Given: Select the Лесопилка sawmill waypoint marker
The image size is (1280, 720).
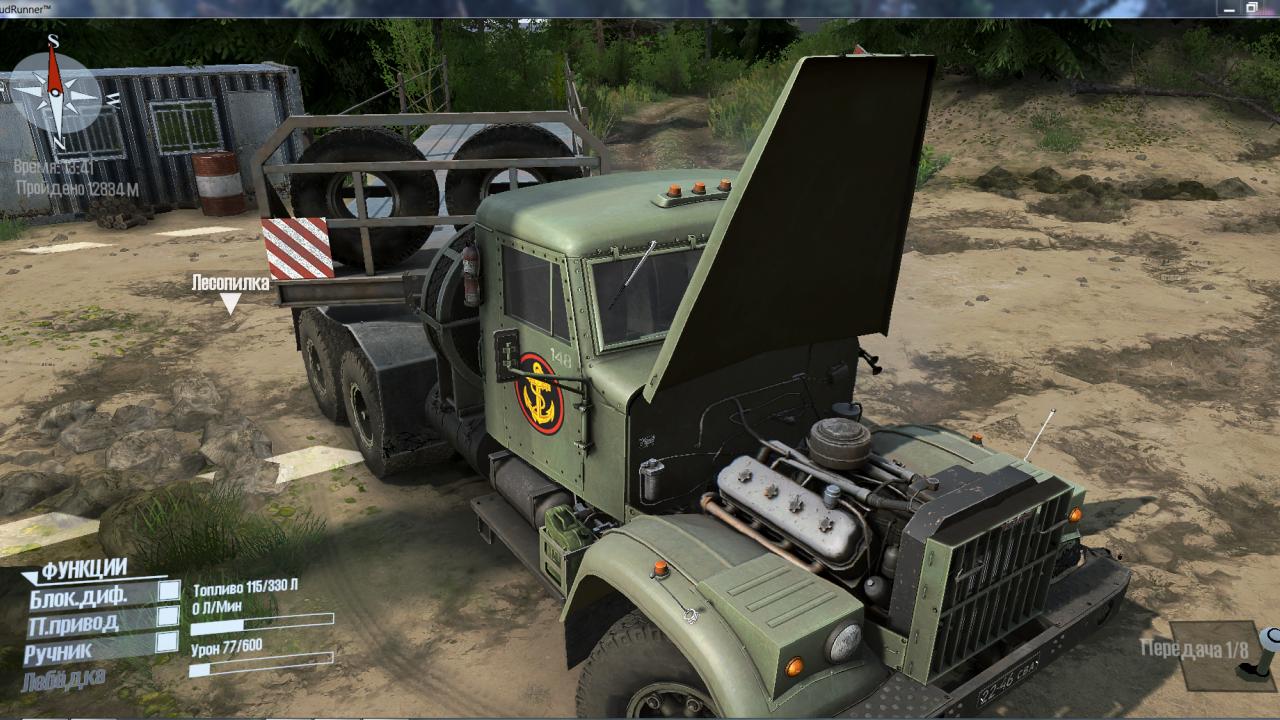Looking at the screenshot, I should point(231,303).
